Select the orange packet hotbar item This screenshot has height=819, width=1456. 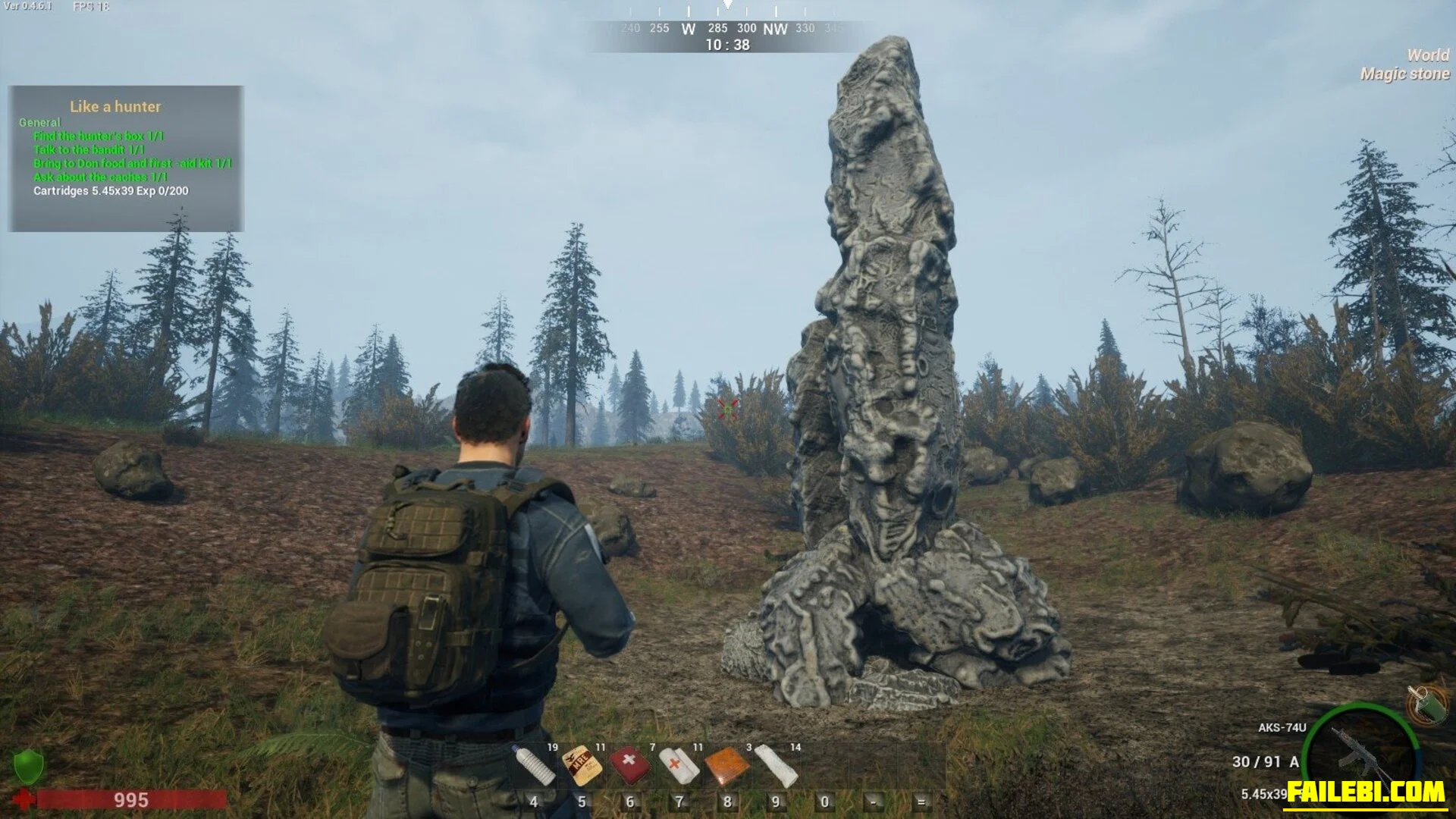727,766
